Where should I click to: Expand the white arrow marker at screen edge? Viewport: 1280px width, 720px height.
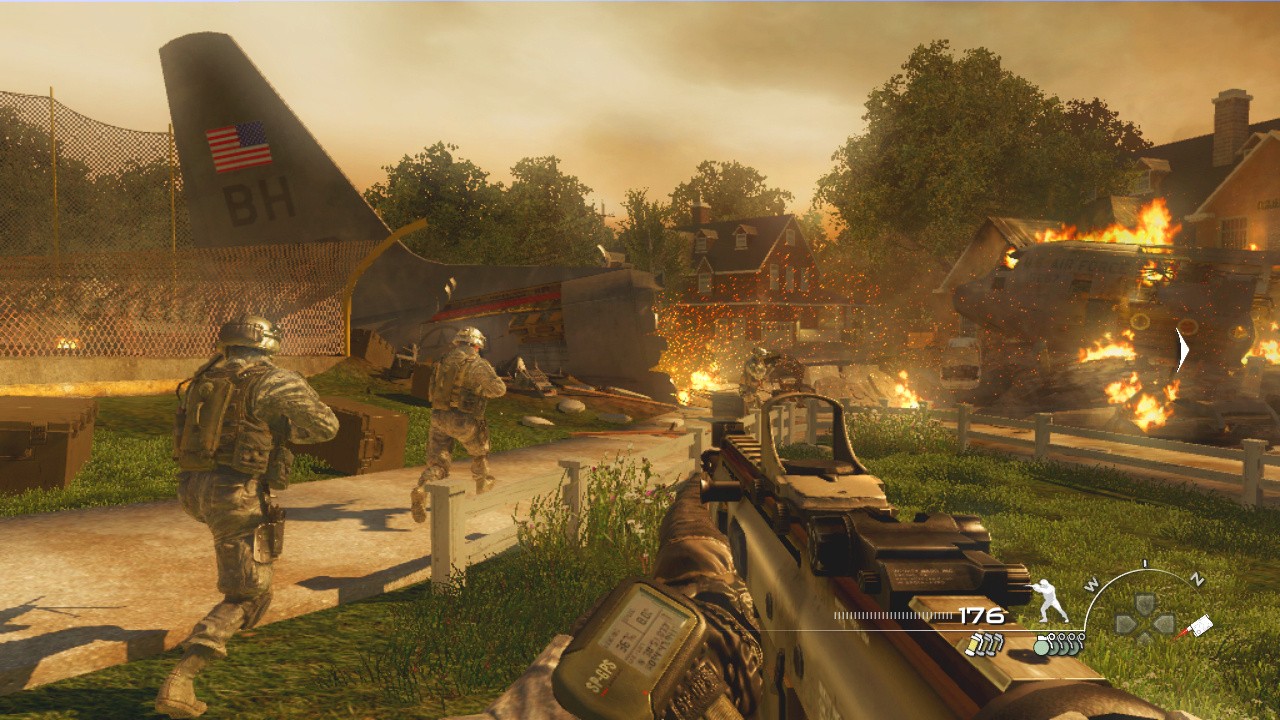pyautogui.click(x=1182, y=349)
